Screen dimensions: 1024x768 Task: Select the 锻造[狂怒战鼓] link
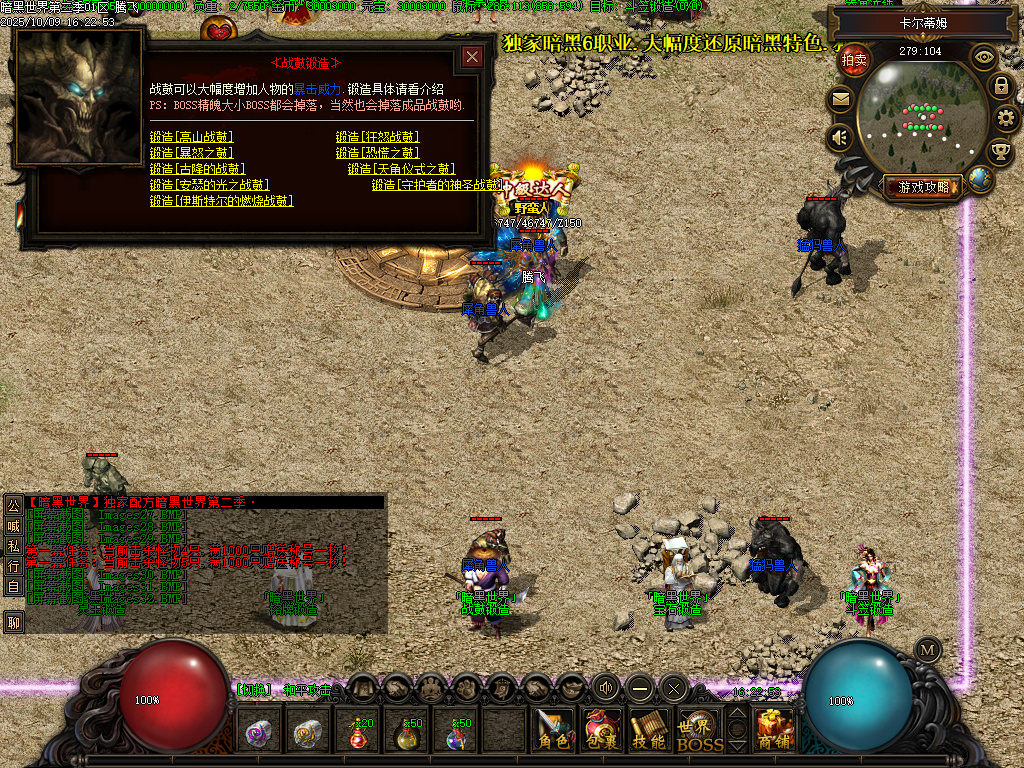click(377, 137)
